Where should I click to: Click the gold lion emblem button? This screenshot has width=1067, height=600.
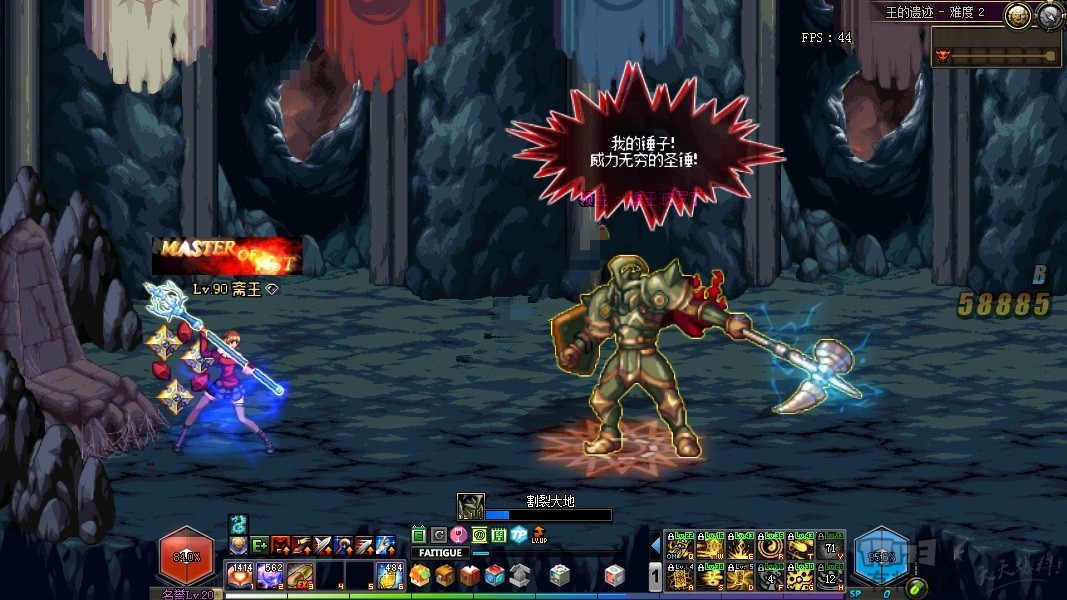pos(1018,16)
